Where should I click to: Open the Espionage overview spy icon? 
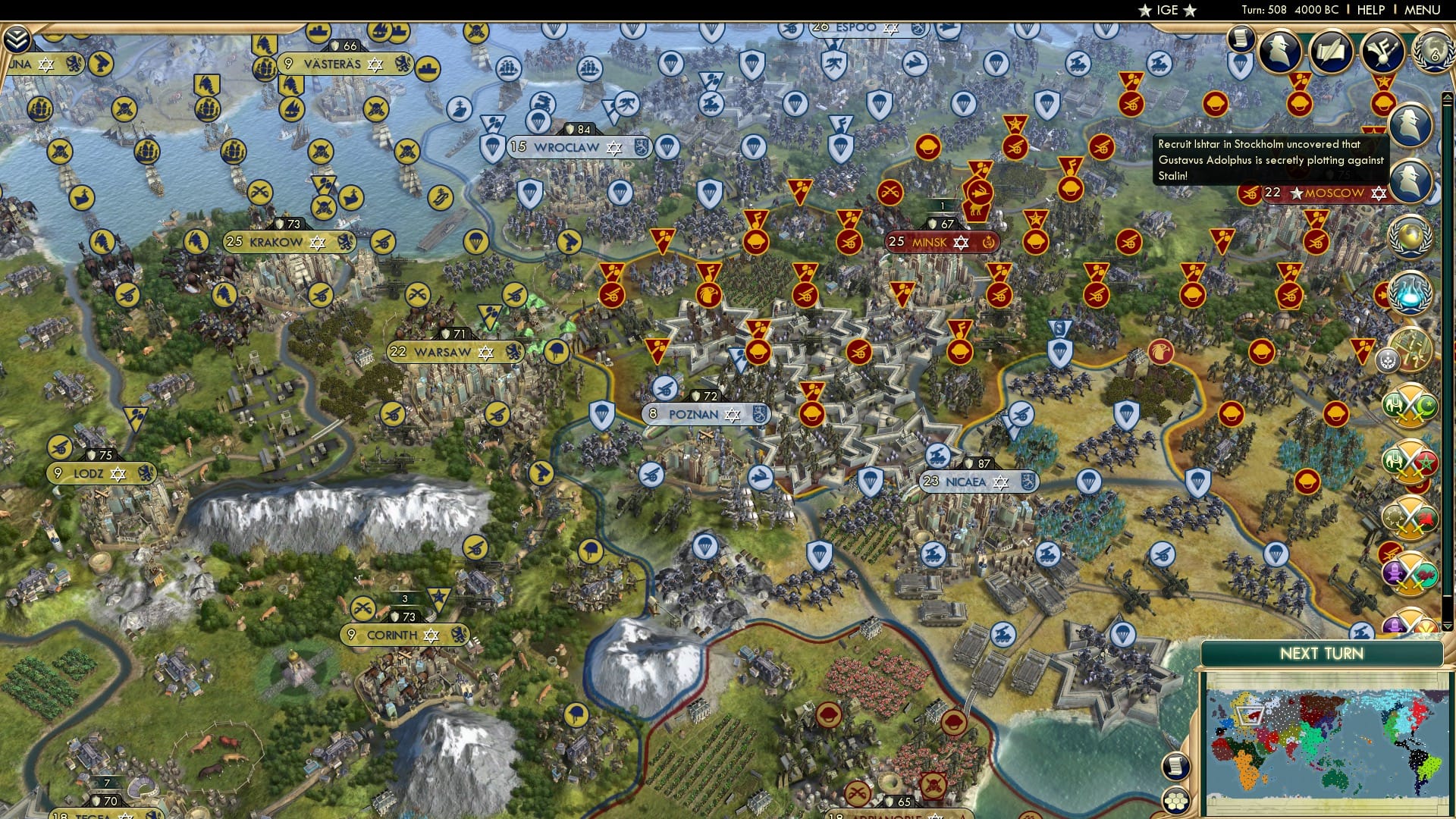pos(1279,54)
